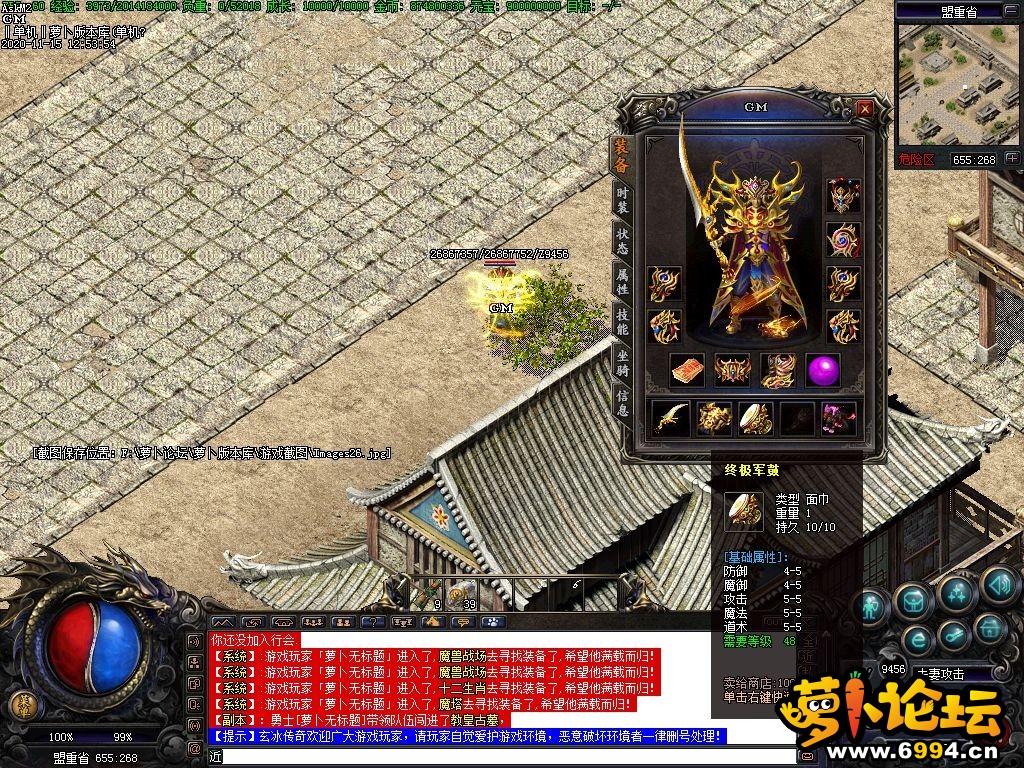Click the red book equipment slot

point(686,370)
